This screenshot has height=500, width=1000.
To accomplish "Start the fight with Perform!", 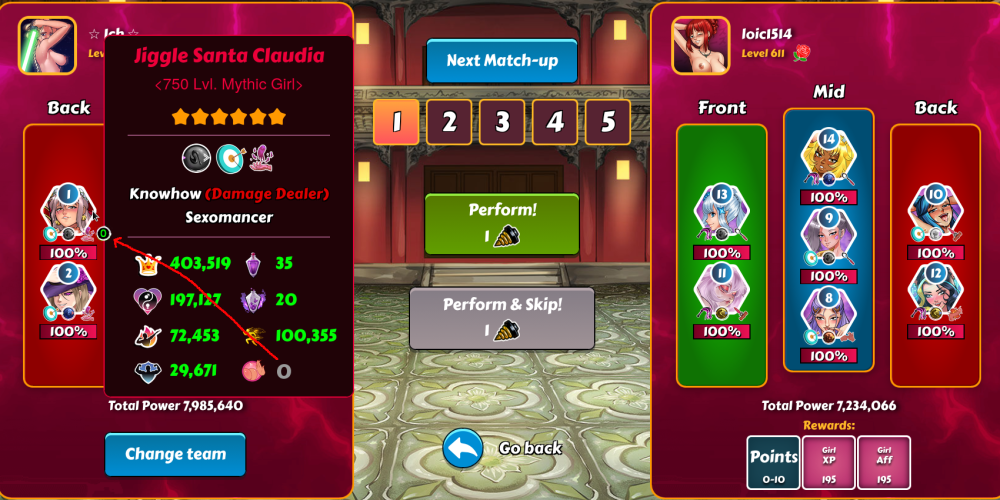I will tap(502, 224).
